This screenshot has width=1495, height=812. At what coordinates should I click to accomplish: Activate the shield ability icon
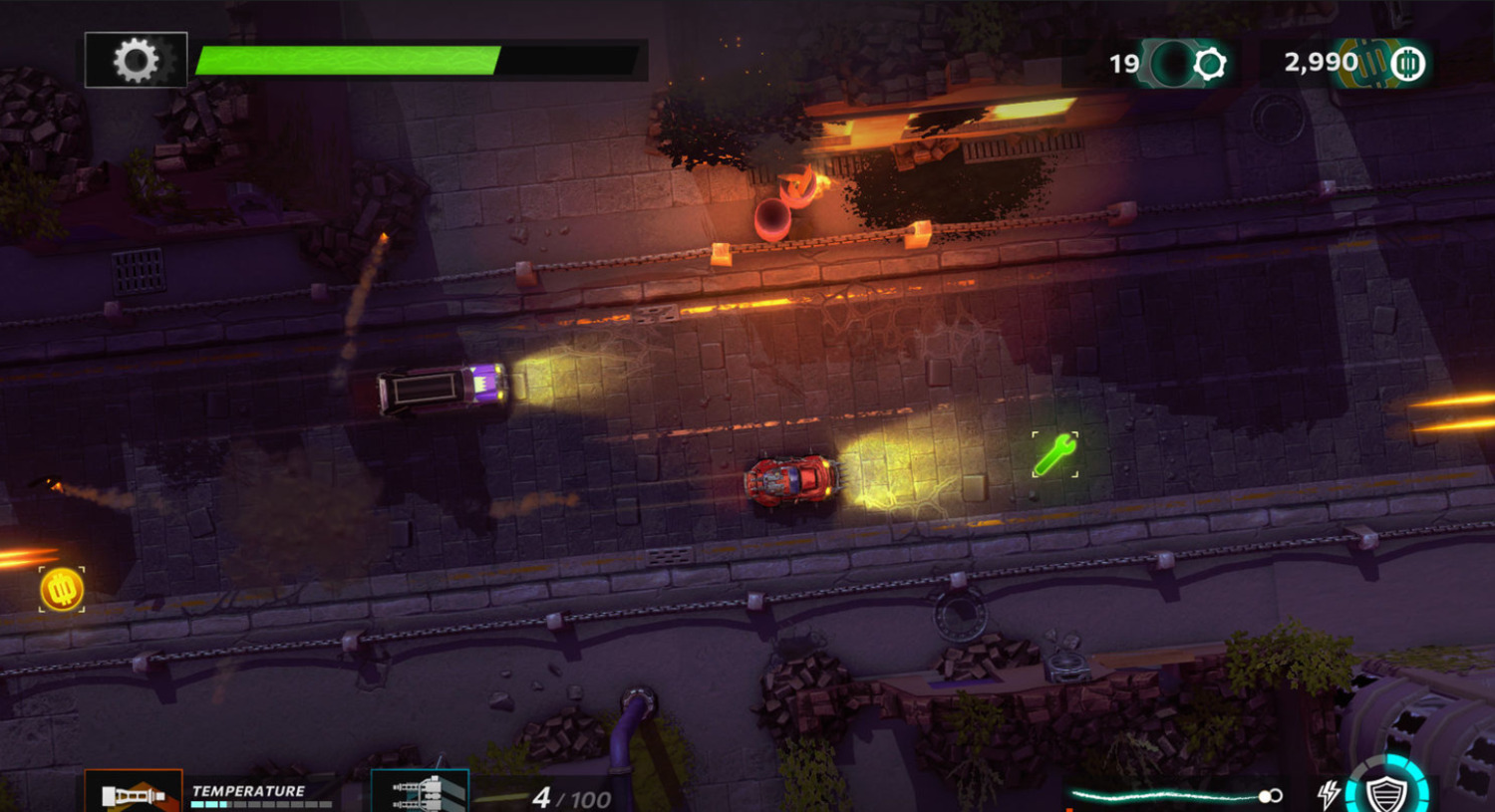pyautogui.click(x=1385, y=793)
